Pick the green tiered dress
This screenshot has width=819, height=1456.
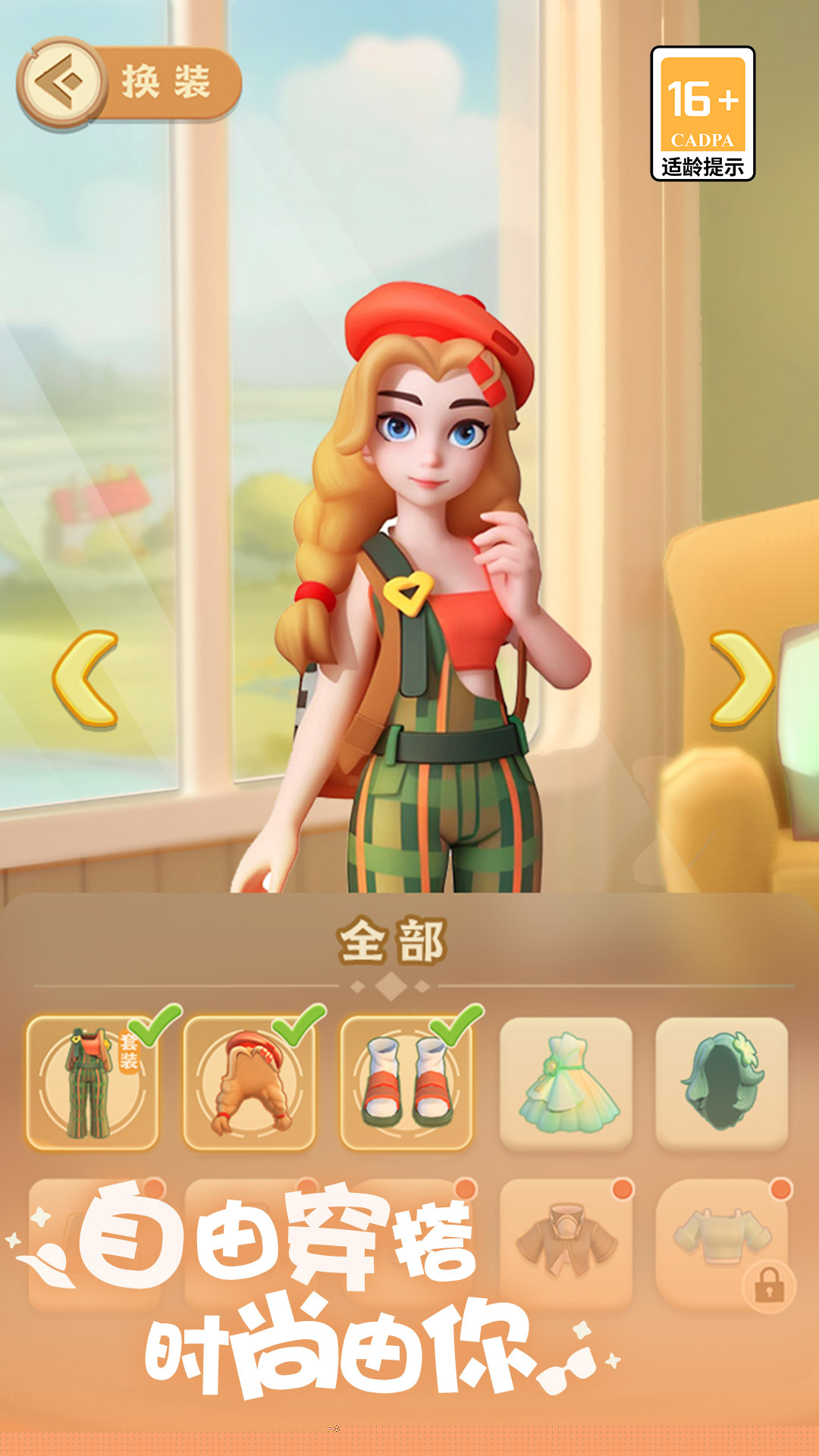[x=566, y=1082]
